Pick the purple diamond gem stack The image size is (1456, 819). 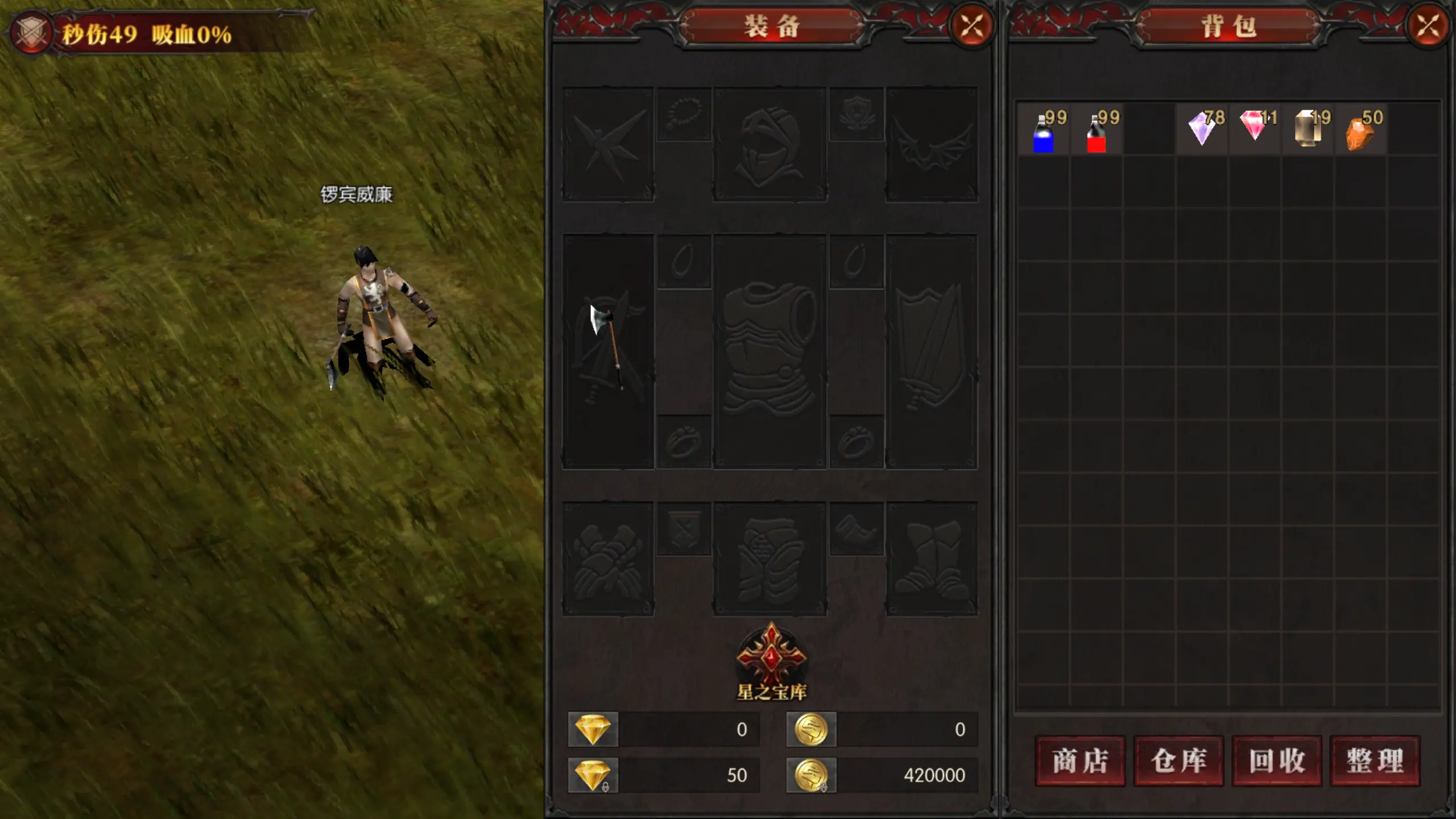pos(1202,130)
